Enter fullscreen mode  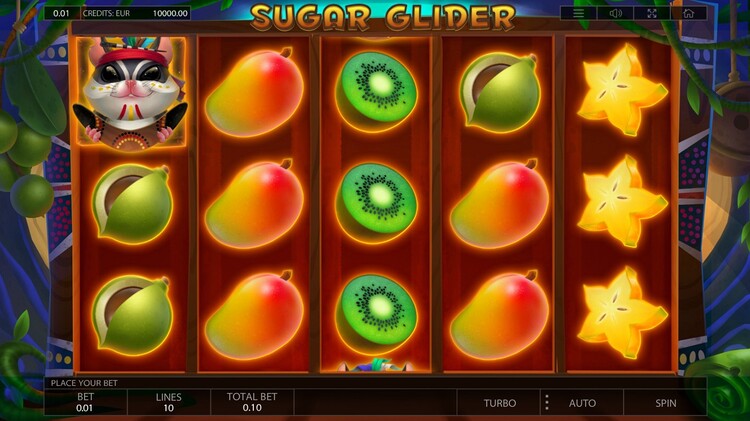click(652, 13)
